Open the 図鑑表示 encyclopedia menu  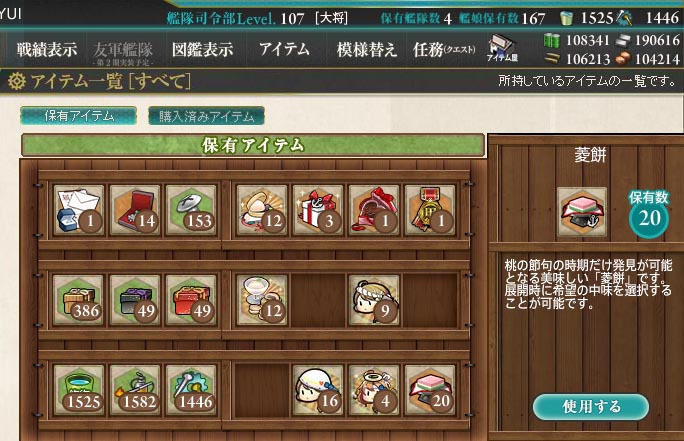(x=202, y=50)
